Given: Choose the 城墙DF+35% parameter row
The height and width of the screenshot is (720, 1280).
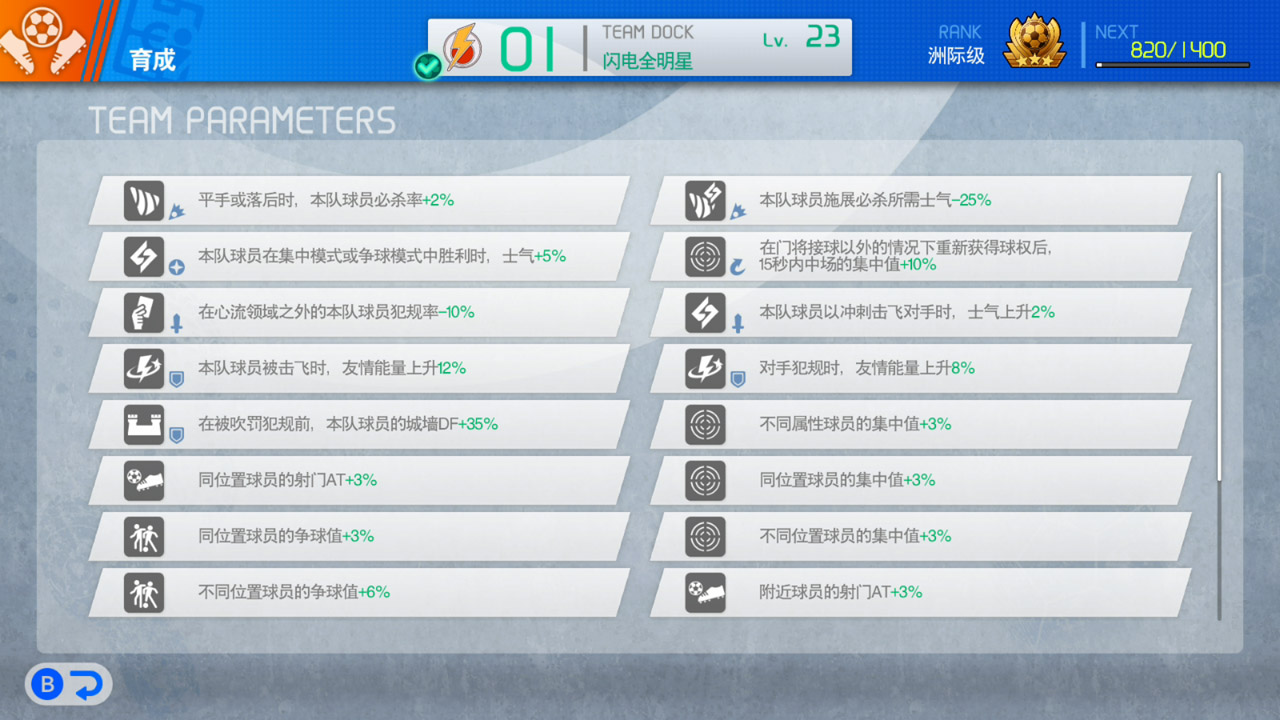Looking at the screenshot, I should point(360,424).
